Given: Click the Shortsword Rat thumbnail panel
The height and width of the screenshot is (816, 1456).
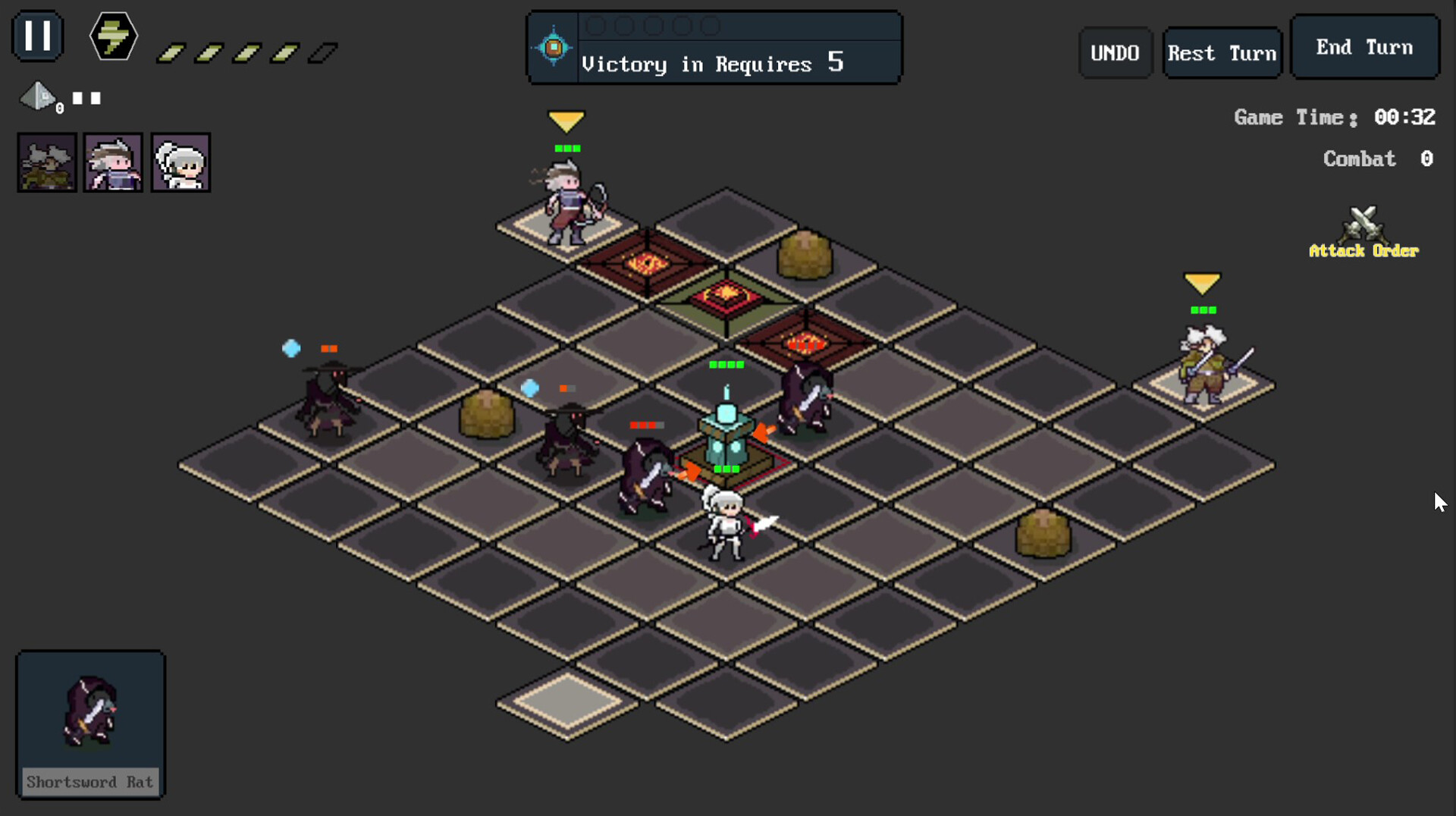Looking at the screenshot, I should [x=89, y=725].
